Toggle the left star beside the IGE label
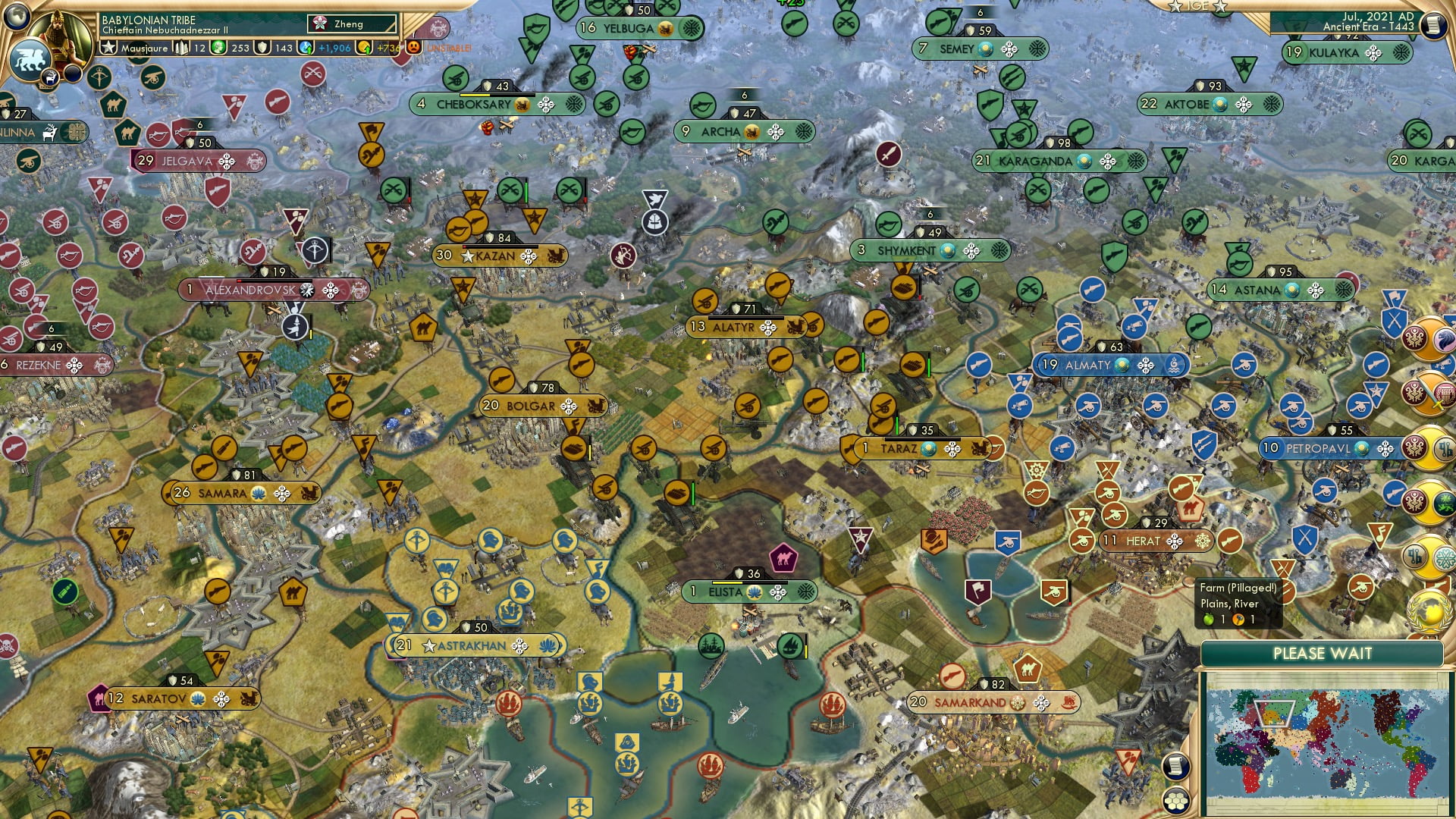 1175,8
